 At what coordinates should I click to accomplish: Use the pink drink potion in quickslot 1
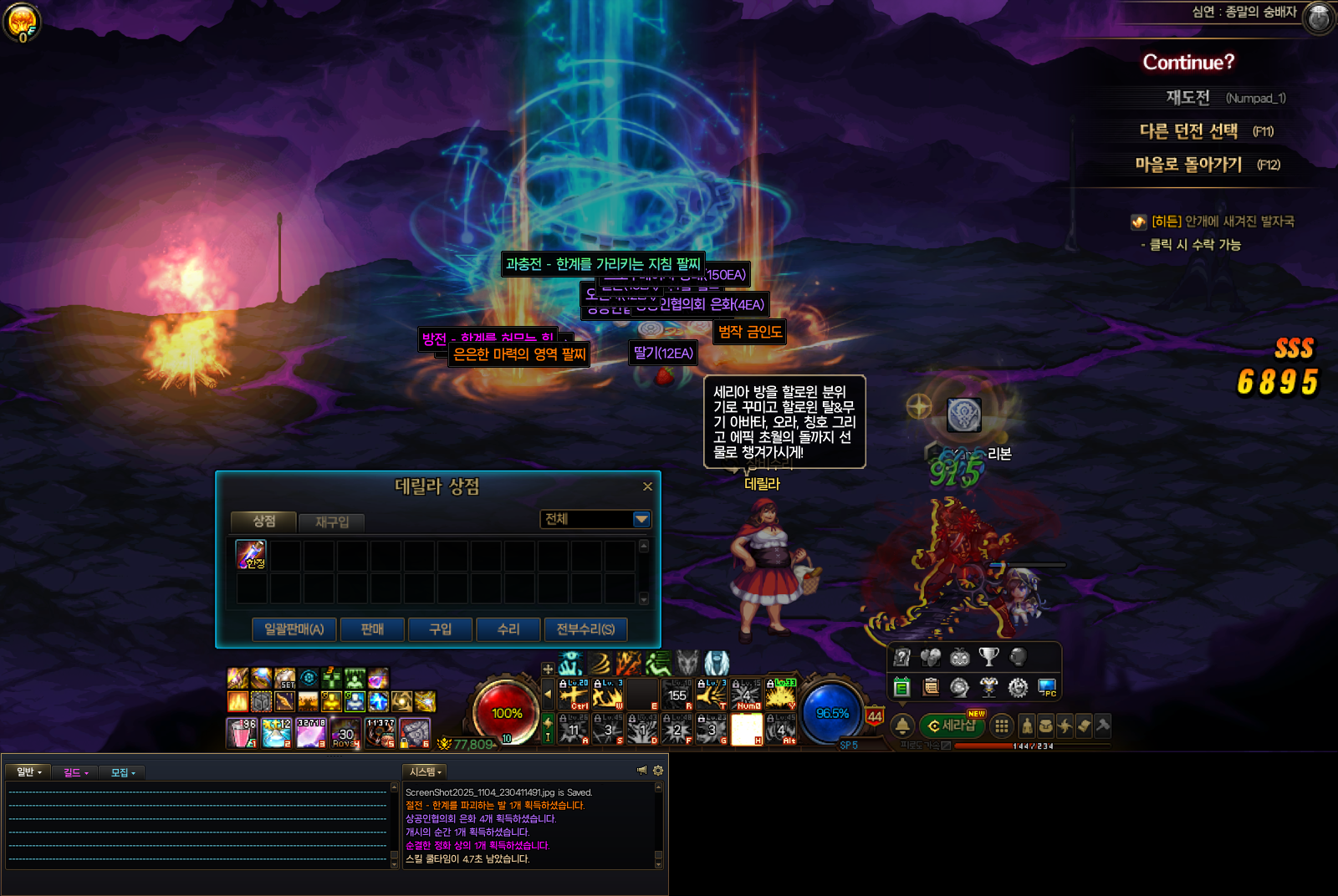(x=242, y=732)
